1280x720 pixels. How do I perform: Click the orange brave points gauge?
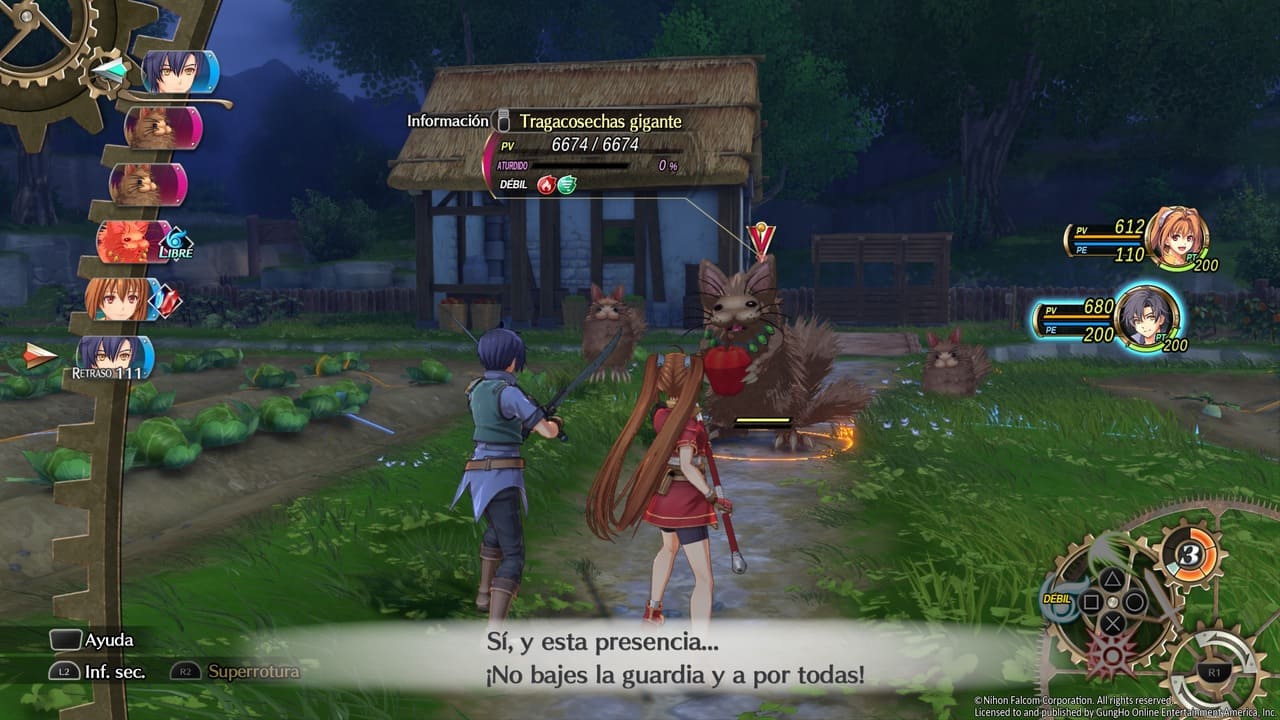[1191, 557]
